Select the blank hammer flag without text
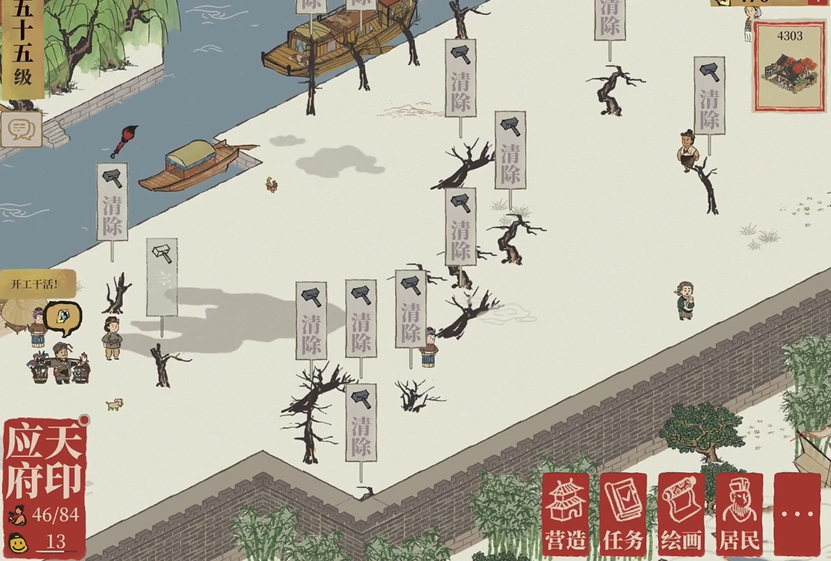Screen dimensions: 831x561 point(161,277)
